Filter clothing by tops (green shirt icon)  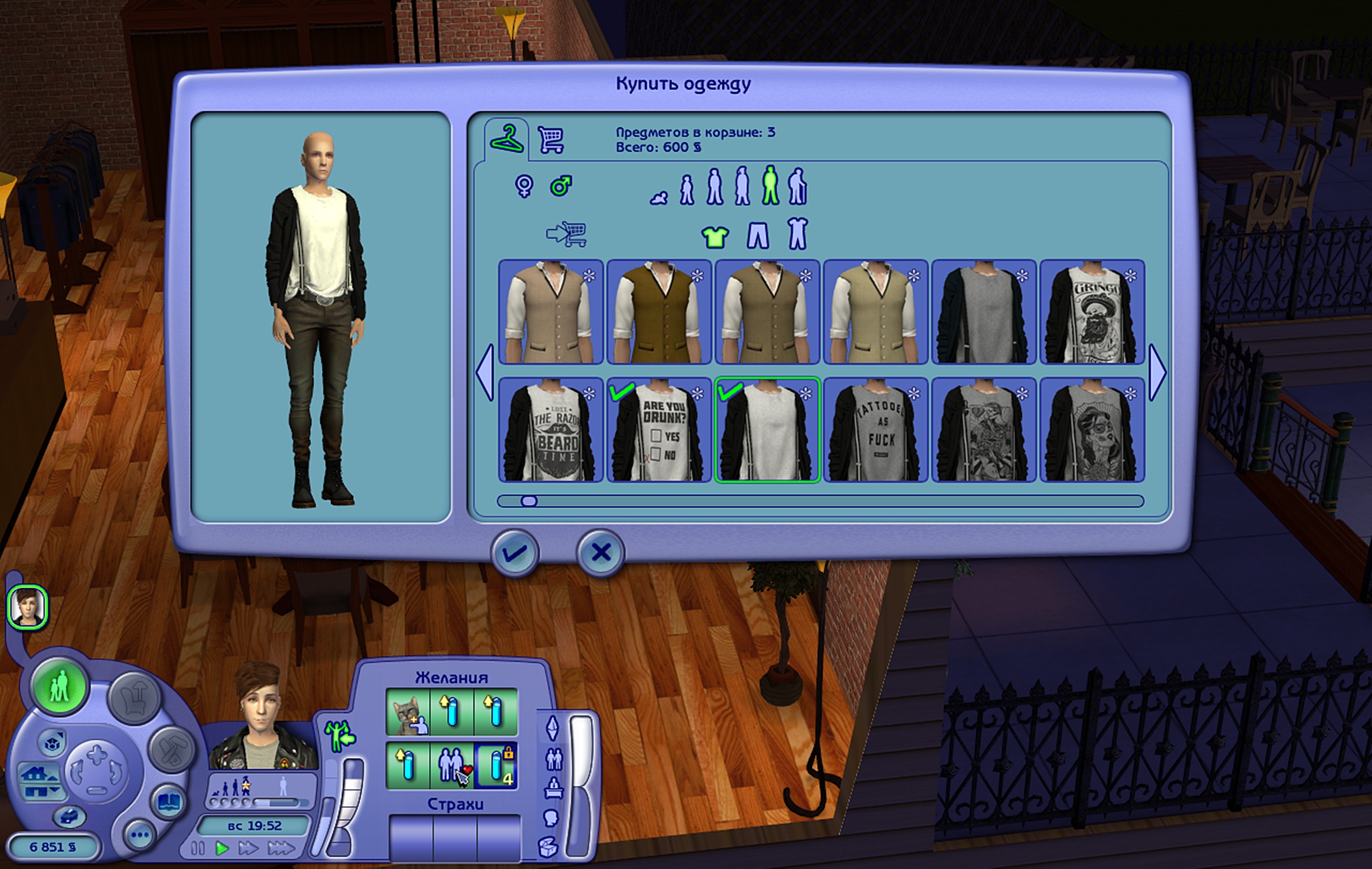tap(715, 236)
